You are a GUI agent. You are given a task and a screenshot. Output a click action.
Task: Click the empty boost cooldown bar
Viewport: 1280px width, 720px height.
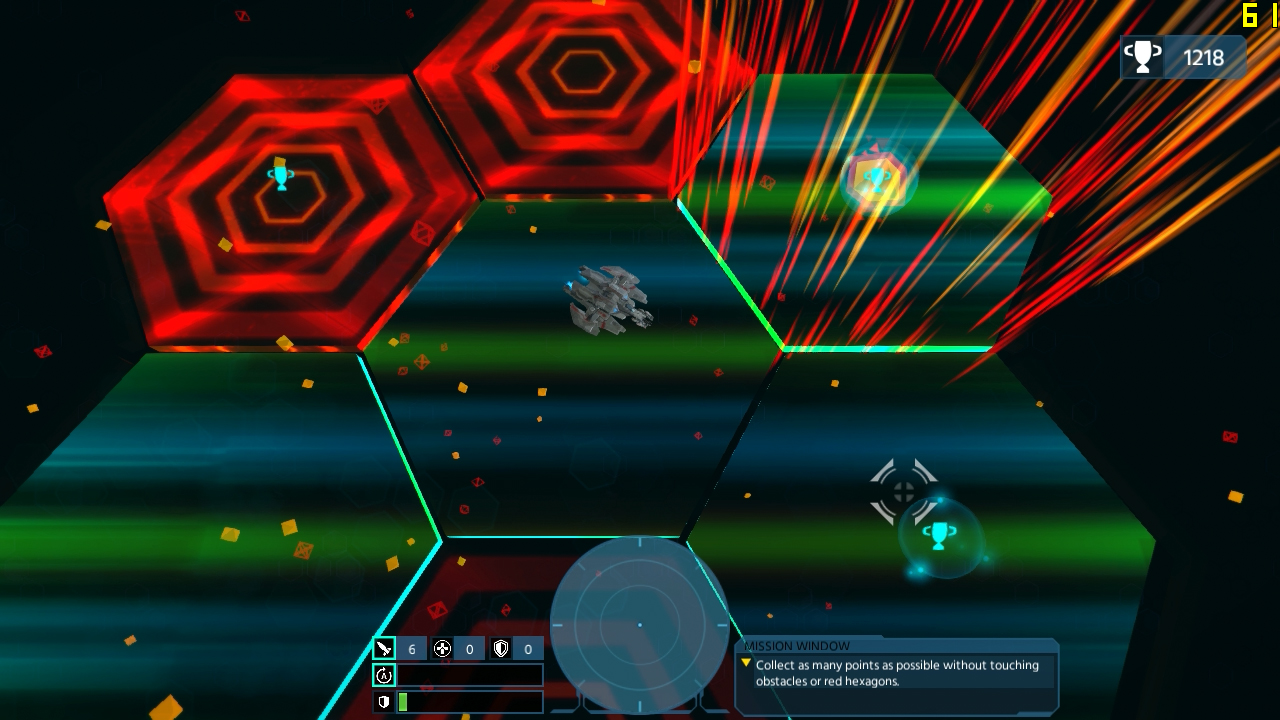[470, 674]
